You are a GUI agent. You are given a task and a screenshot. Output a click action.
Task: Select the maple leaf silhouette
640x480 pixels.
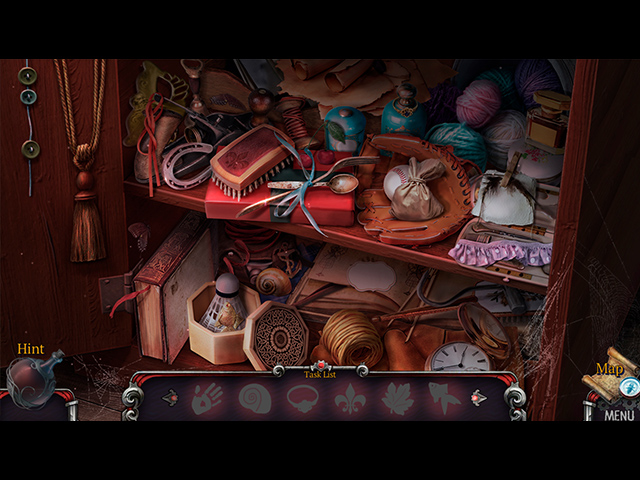click(397, 398)
